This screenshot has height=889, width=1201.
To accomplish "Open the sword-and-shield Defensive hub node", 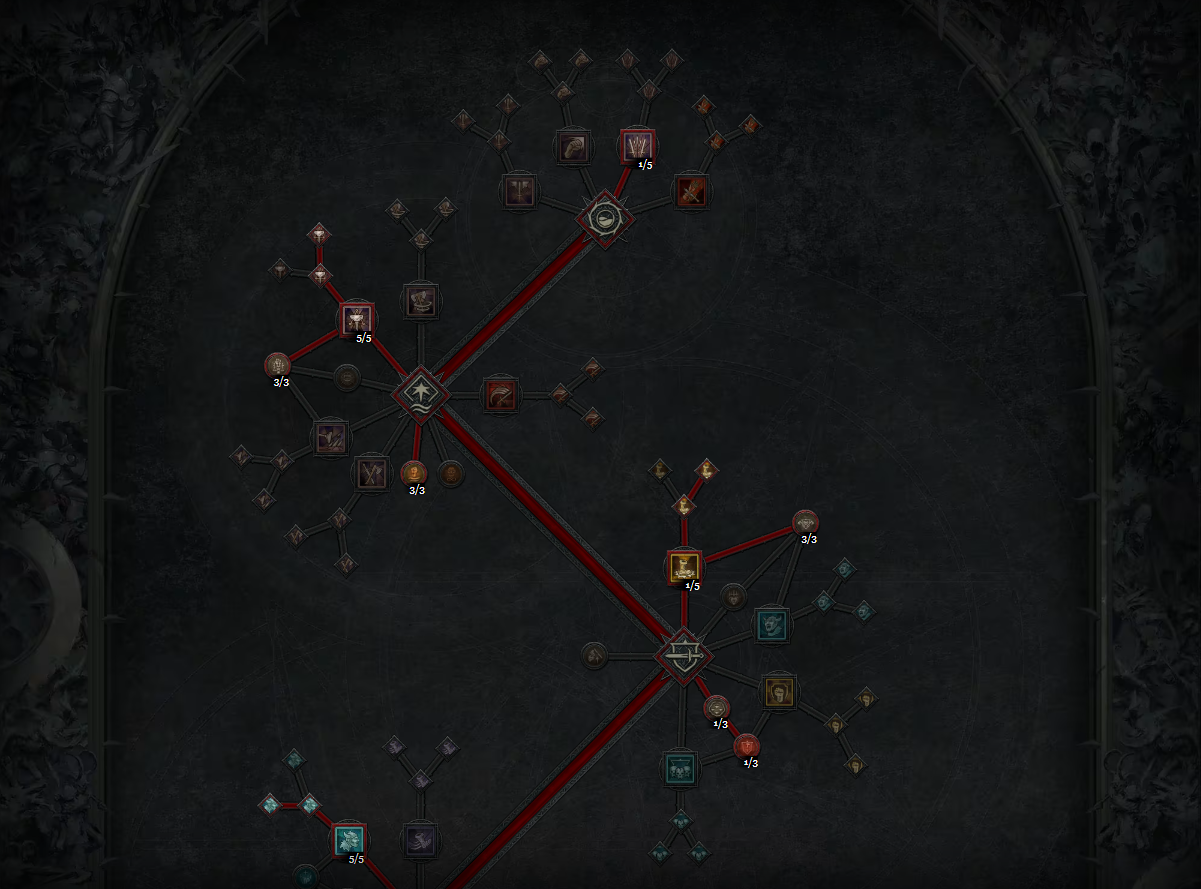I will coord(684,656).
